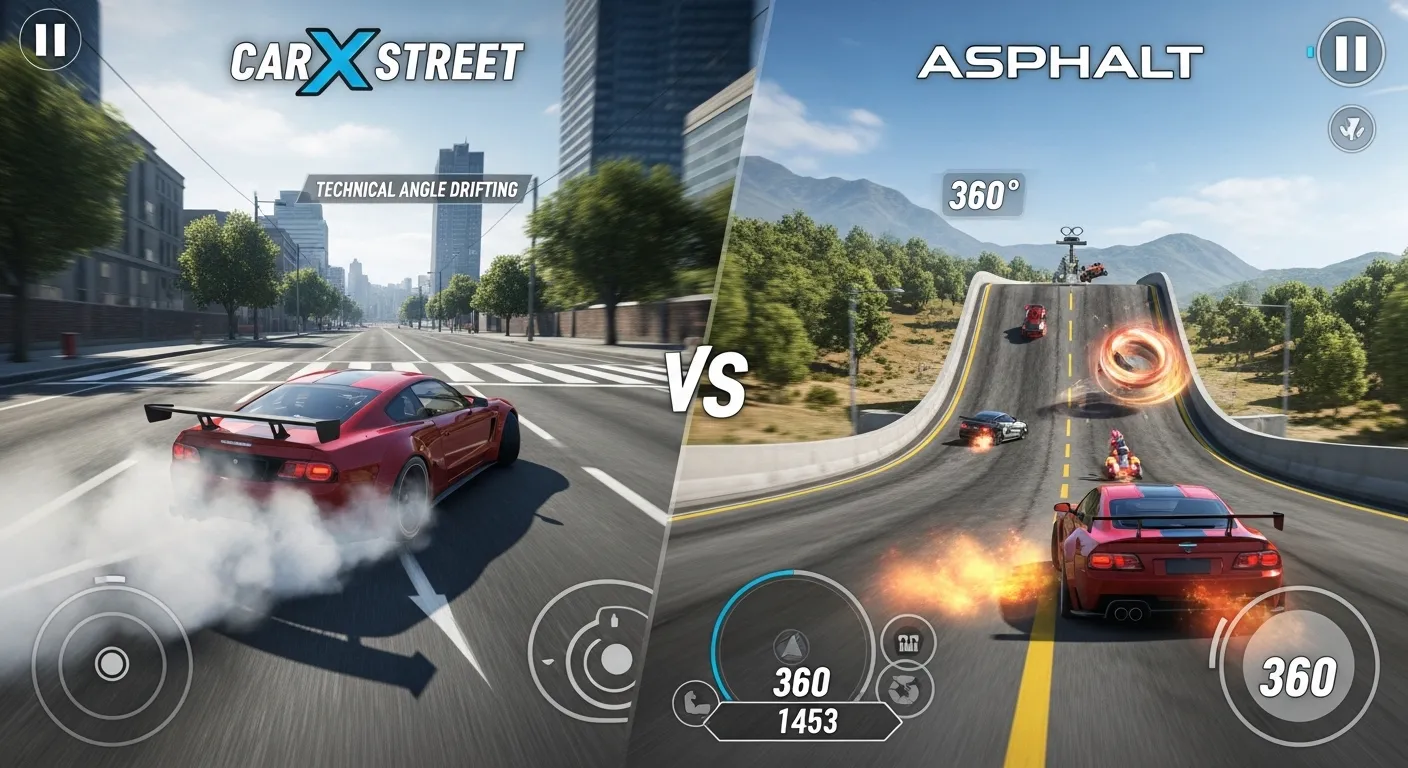The image size is (1408, 768).
Task: Switch to the Asphalt title header
Action: (x=1057, y=58)
